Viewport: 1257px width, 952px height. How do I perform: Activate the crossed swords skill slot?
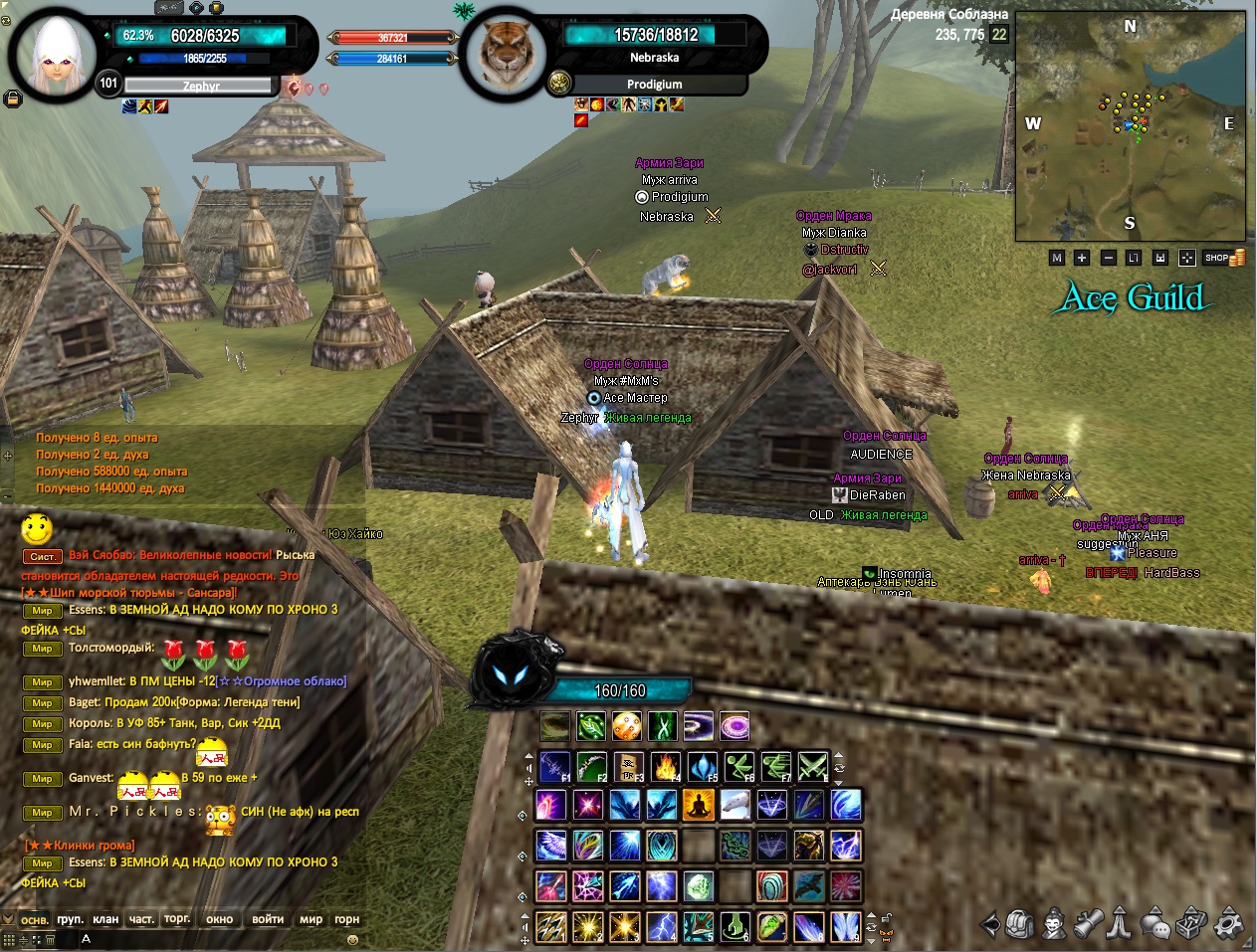[812, 767]
